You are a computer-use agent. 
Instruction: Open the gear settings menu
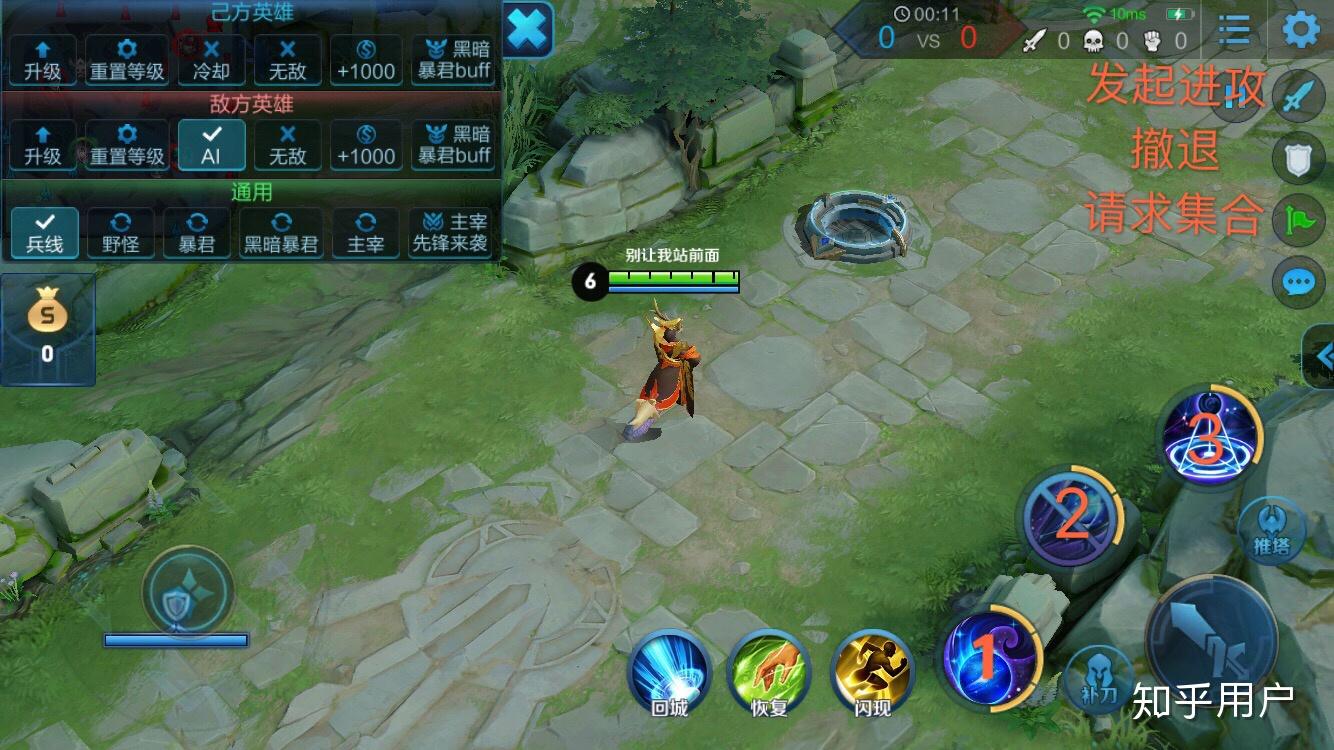(x=1300, y=29)
